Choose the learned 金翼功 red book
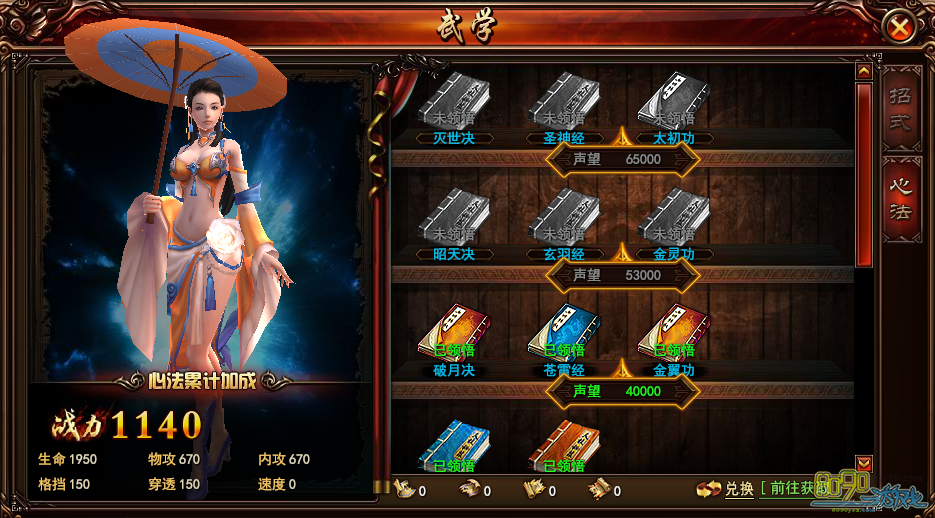This screenshot has width=935, height=518. [674, 332]
